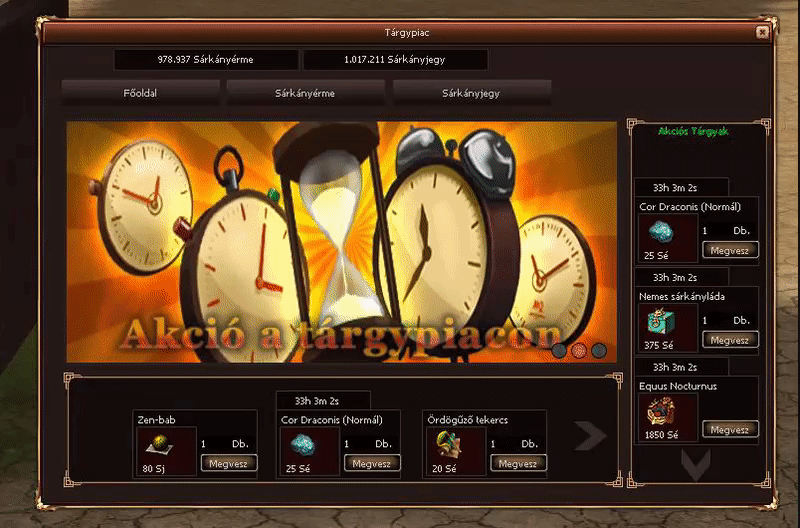Screen dimensions: 800x528
Task: Show more Akciós Tárgyak with down arrow
Action: click(695, 463)
